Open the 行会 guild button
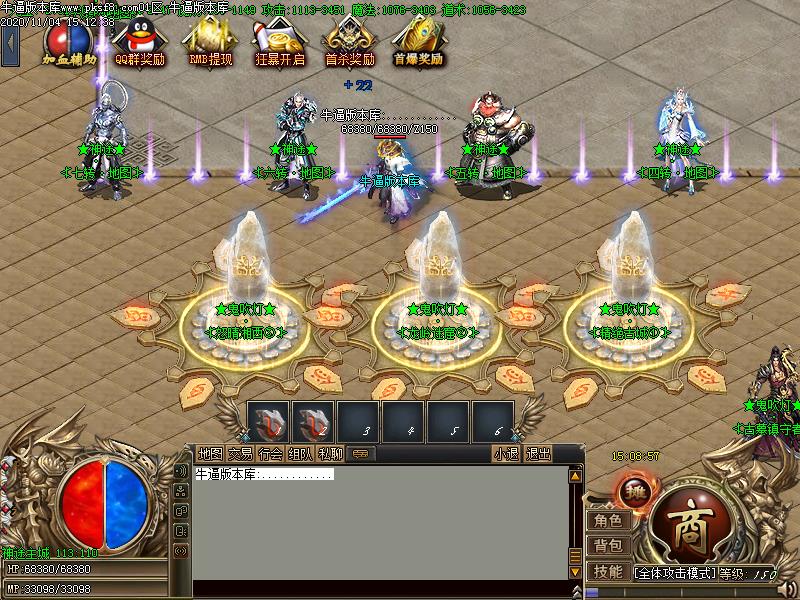800x600 pixels. [270, 453]
